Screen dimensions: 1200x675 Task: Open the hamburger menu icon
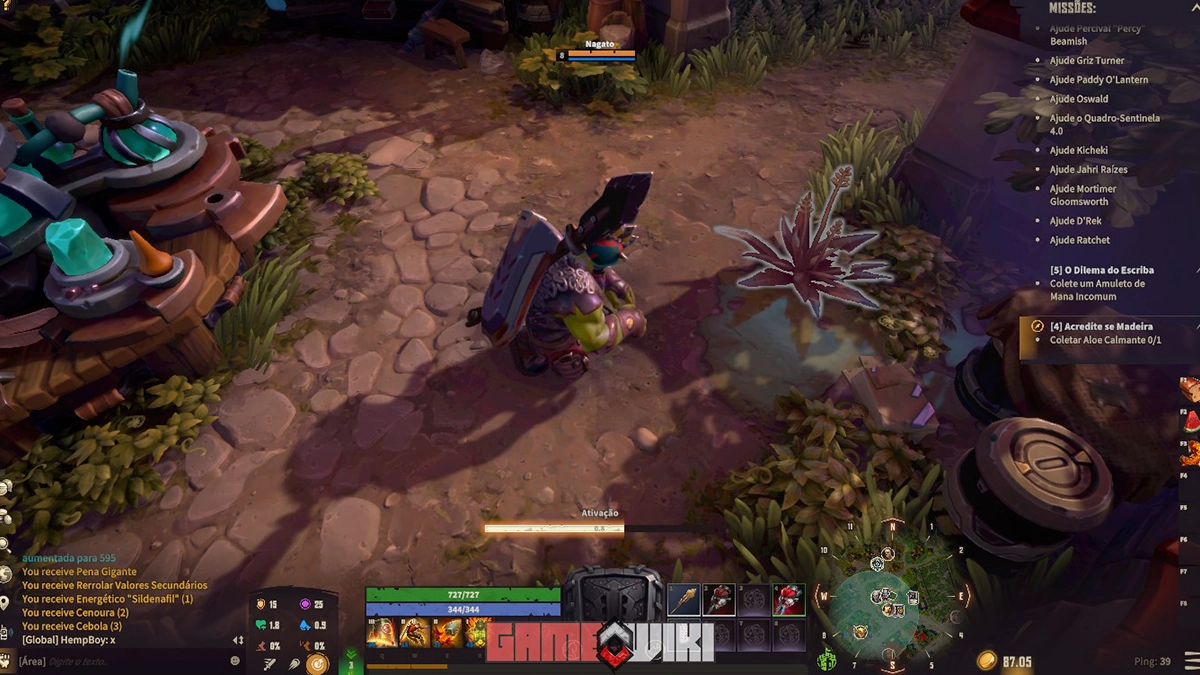coord(1190,661)
